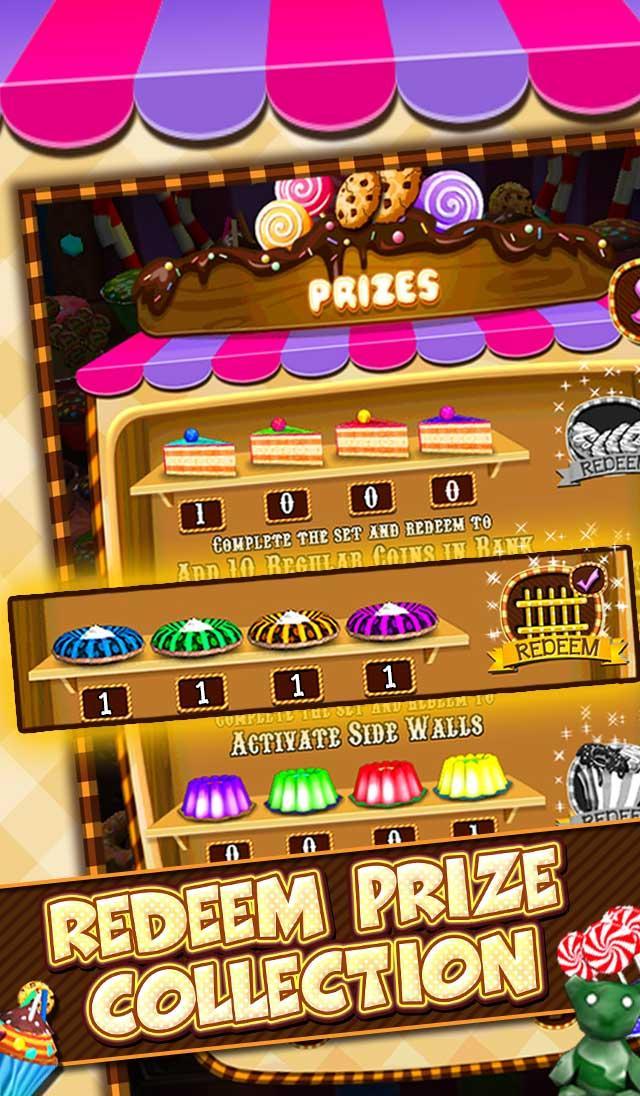Select the yellow jelly mold
Image resolution: width=640 pixels, height=1096 pixels.
pyautogui.click(x=473, y=775)
